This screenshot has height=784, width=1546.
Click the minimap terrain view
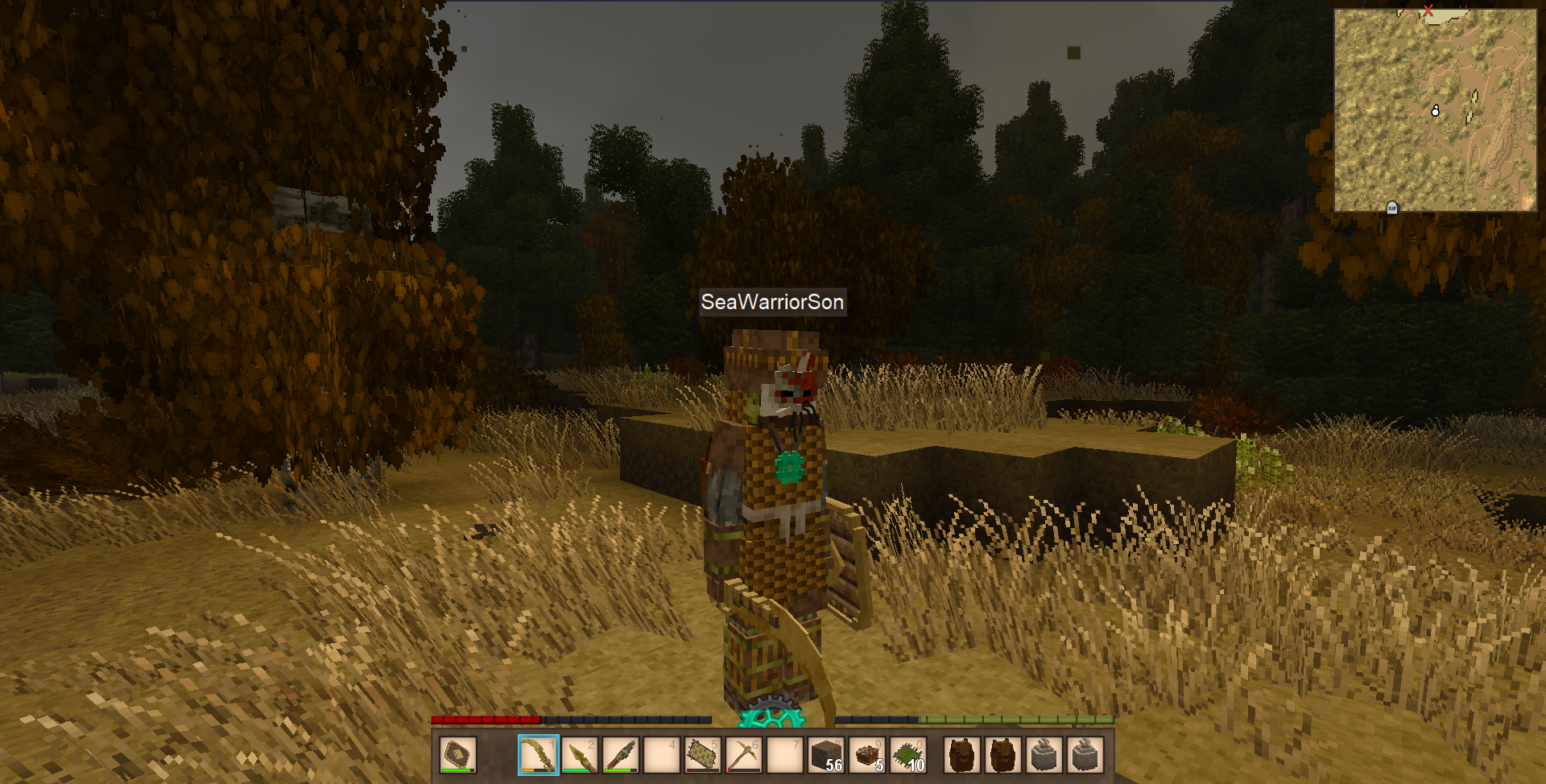[1435, 110]
